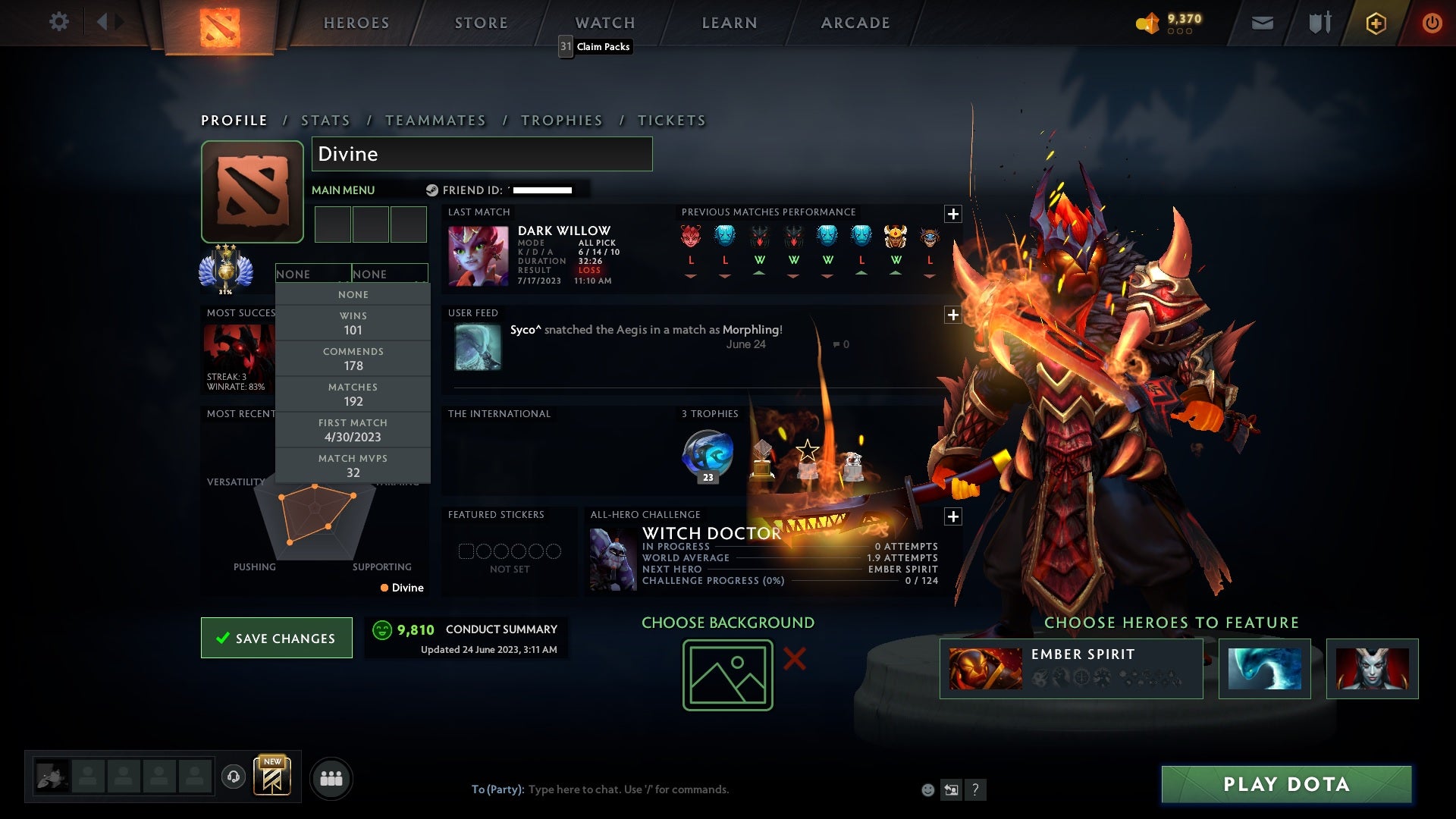Open the NONE stat selector dropdown

(313, 274)
